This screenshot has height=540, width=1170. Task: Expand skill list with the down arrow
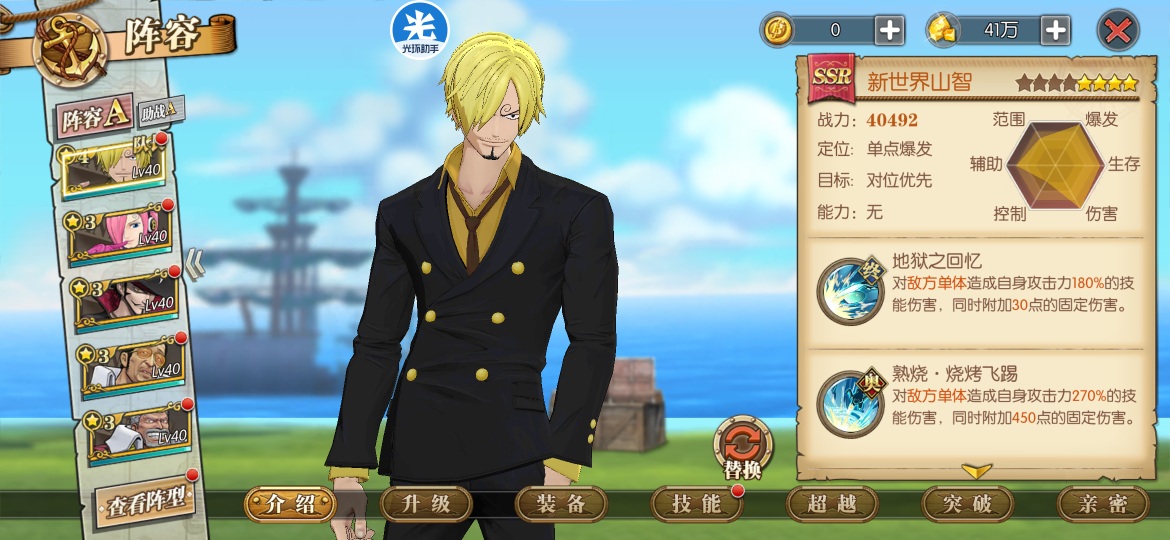pos(976,470)
